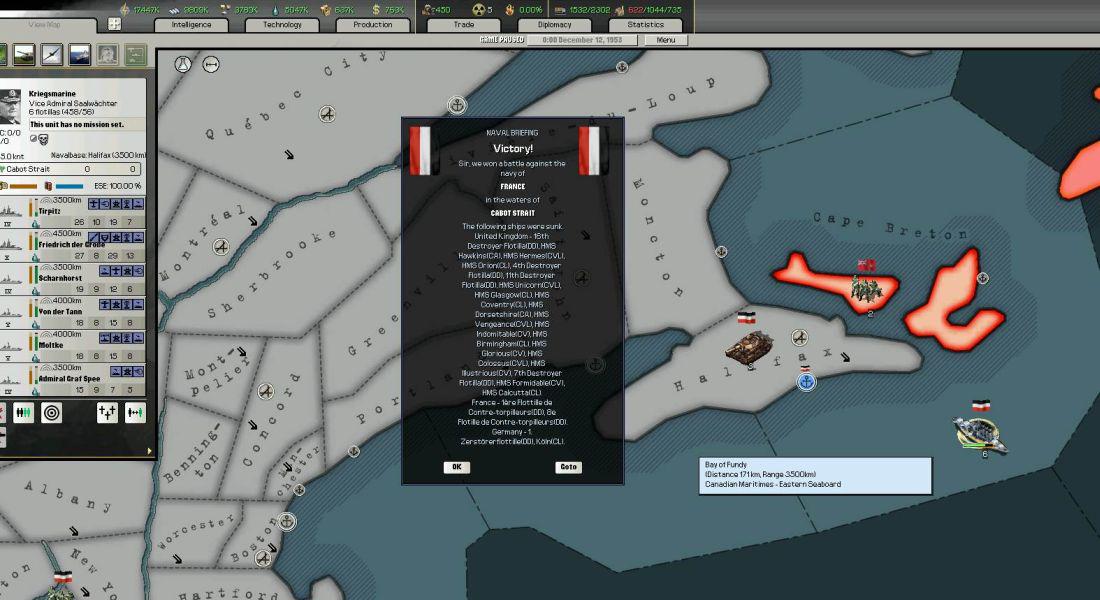Viewport: 1100px width, 600px height.
Task: Show the tank land units filter
Action: (23, 54)
